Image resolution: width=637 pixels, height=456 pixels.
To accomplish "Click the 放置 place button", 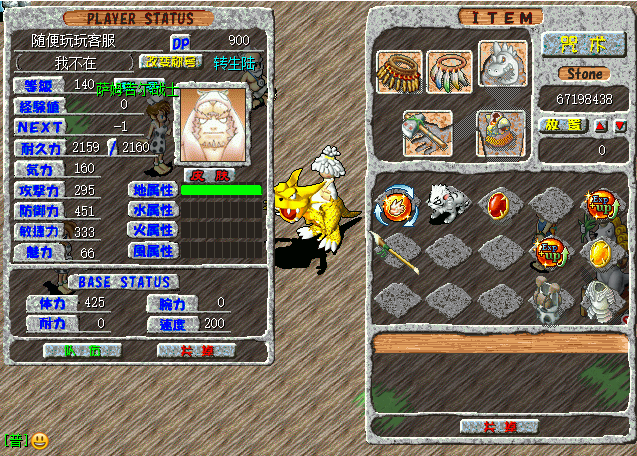I will 561,125.
